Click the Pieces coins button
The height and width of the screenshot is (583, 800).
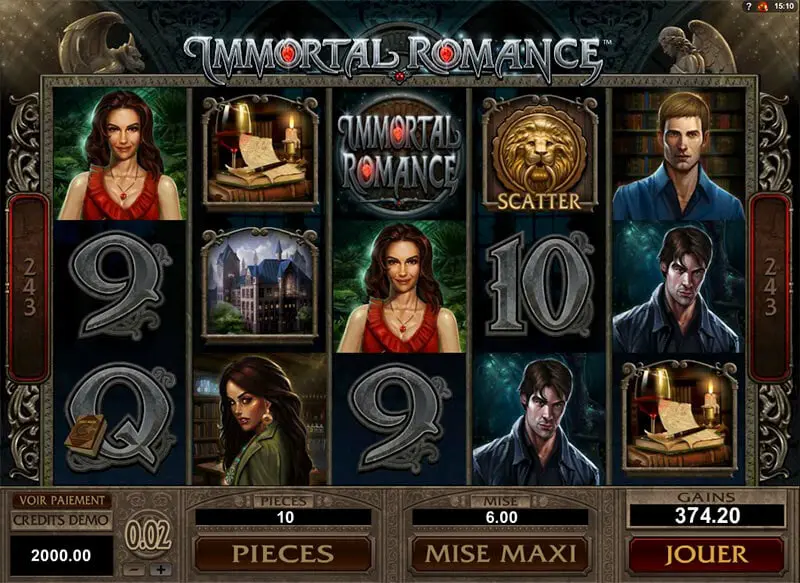[283, 553]
